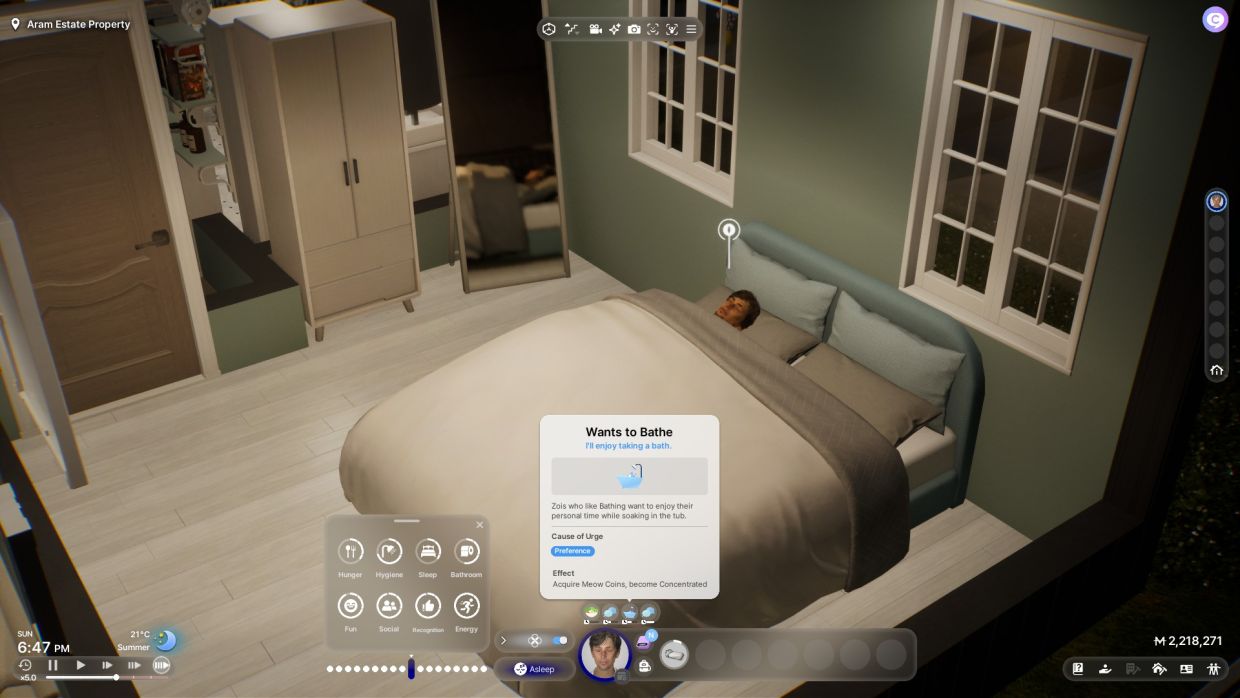
Task: Change floor level with stairs icon
Action: (x=572, y=29)
